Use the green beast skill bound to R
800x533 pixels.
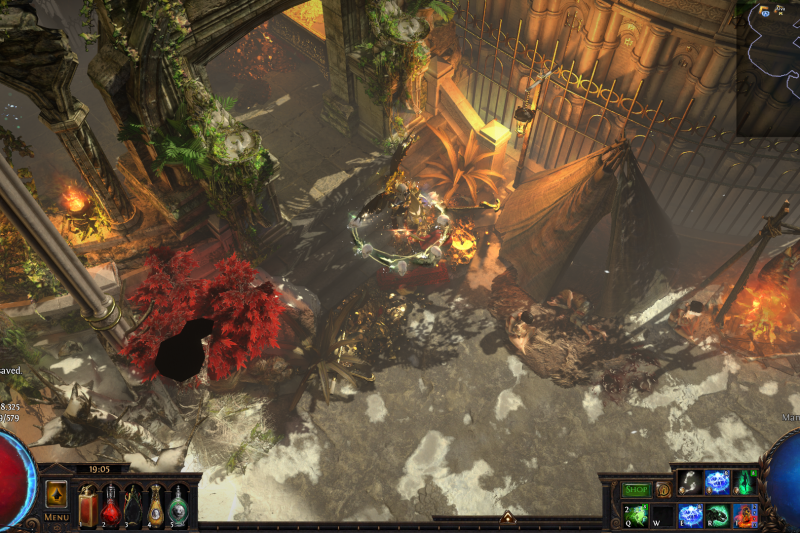point(718,515)
